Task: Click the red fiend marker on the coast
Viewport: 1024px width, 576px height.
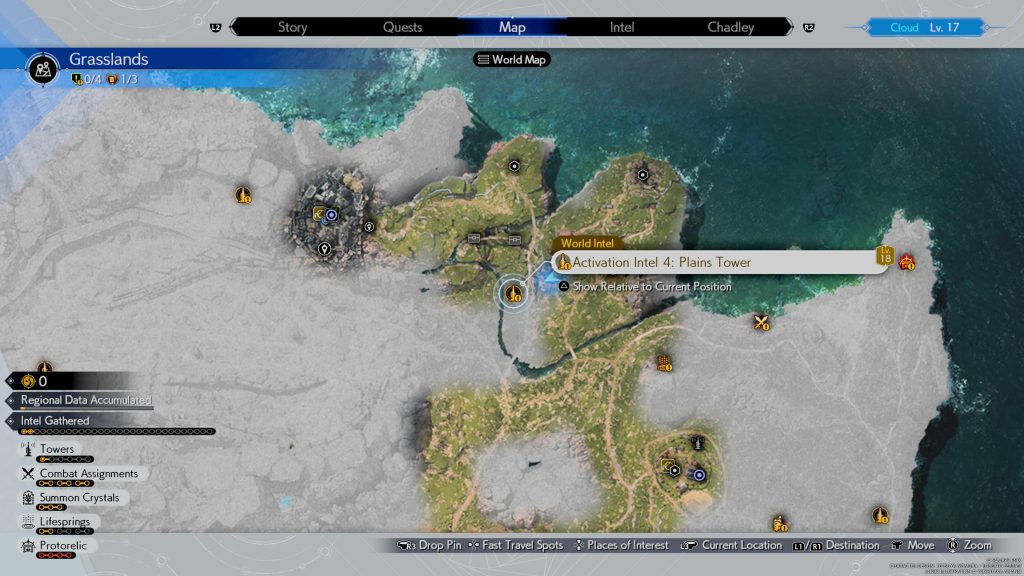Action: click(907, 263)
